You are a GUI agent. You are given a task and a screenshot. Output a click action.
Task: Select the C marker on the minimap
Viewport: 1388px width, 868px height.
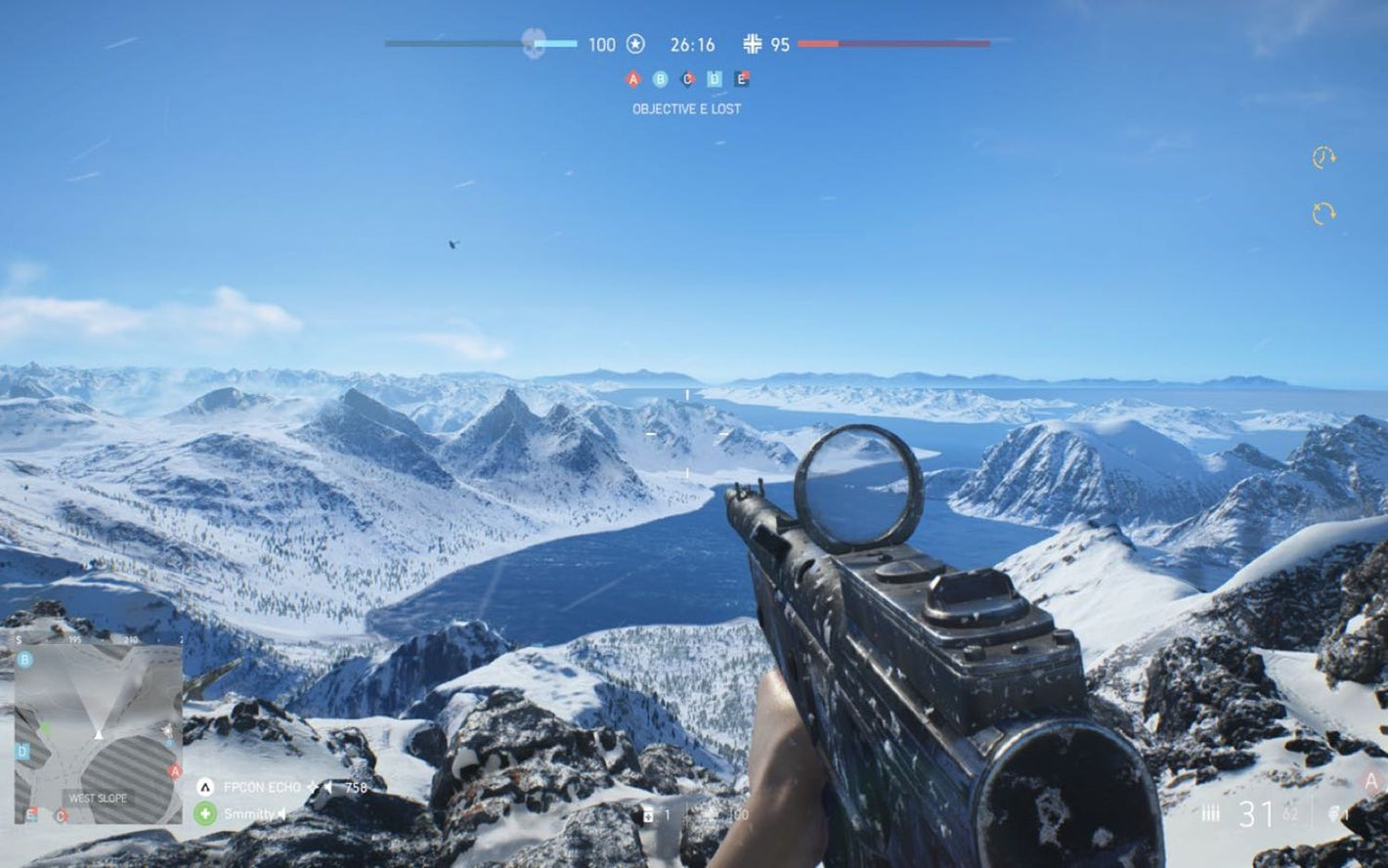[61, 815]
